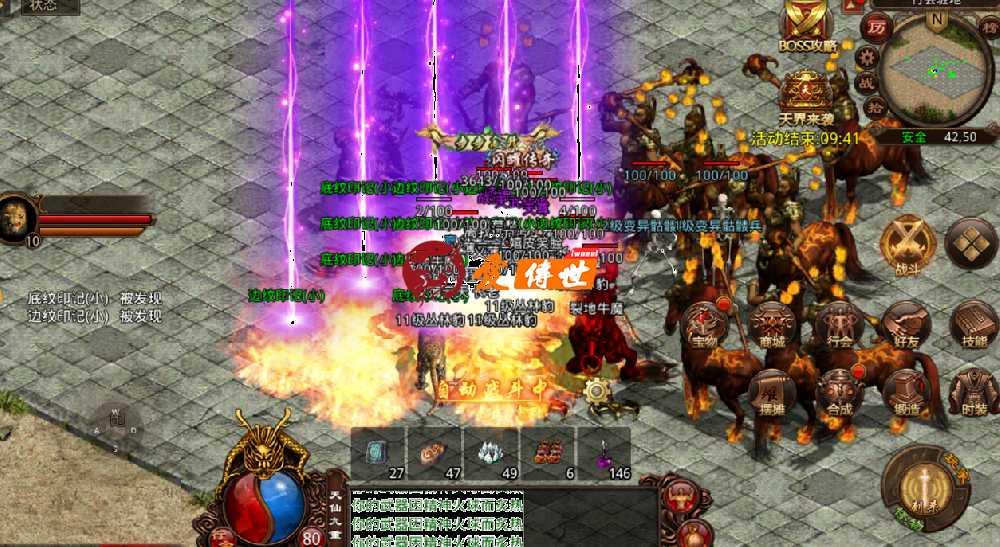Open the 摆摊 stall menu
The width and height of the screenshot is (1000, 547).
772,391
